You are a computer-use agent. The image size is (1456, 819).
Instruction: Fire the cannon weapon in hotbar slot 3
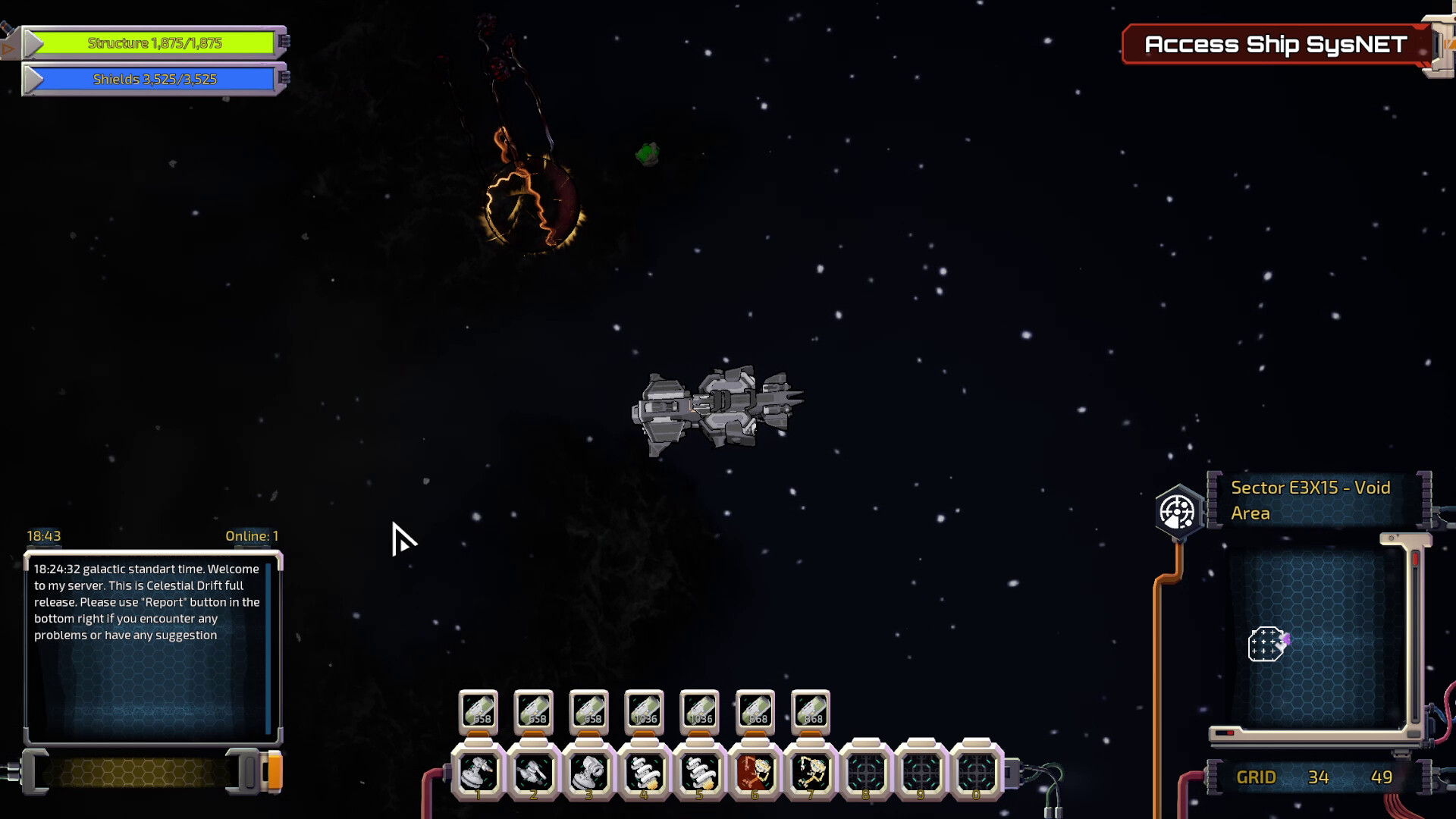pos(589,772)
